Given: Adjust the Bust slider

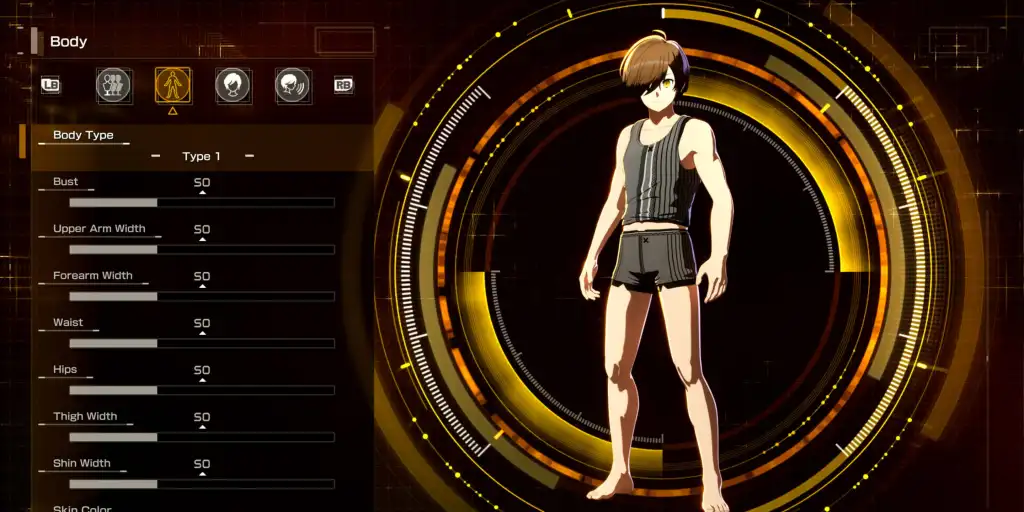Looking at the screenshot, I should click(x=201, y=202).
